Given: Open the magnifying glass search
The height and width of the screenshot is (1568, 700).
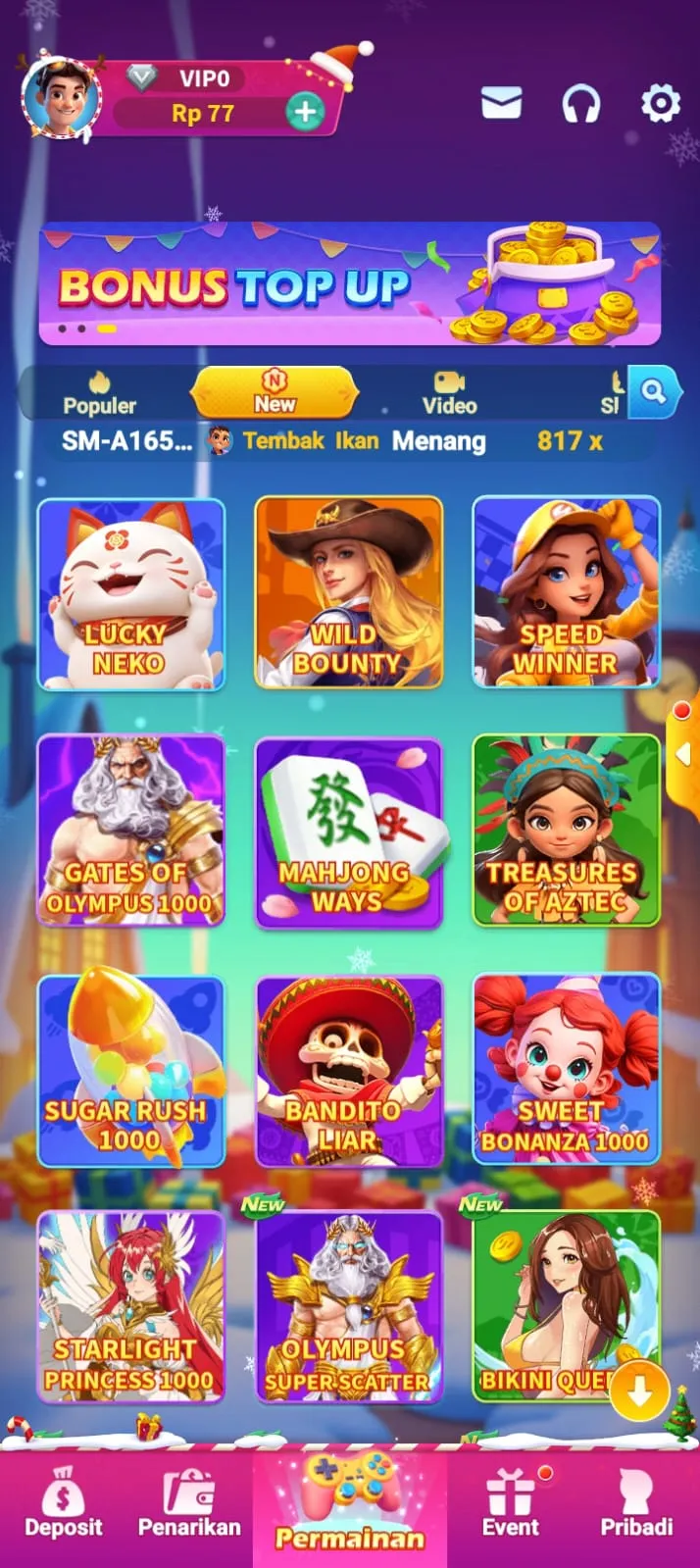Looking at the screenshot, I should click(x=654, y=392).
